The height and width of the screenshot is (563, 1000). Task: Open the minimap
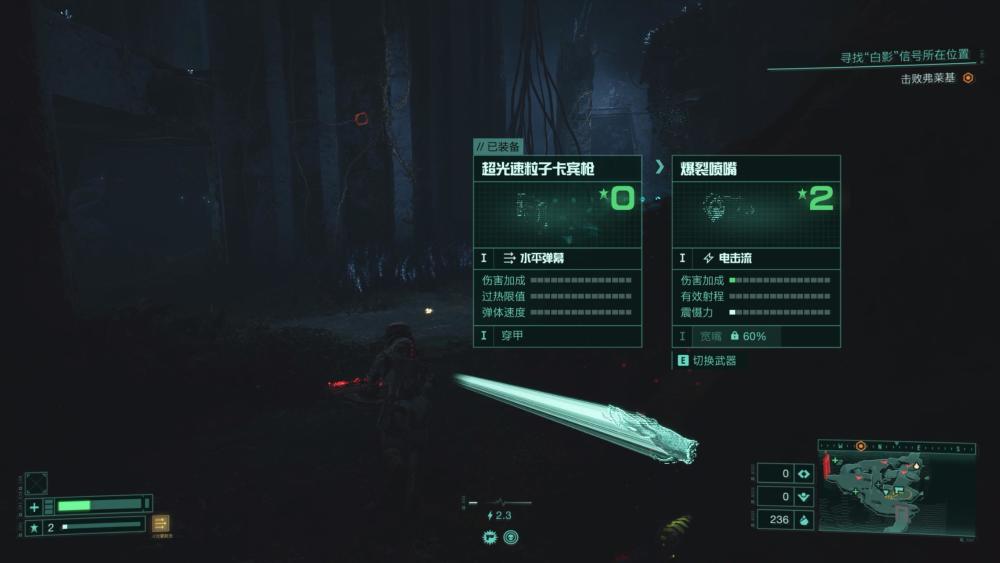coord(896,486)
